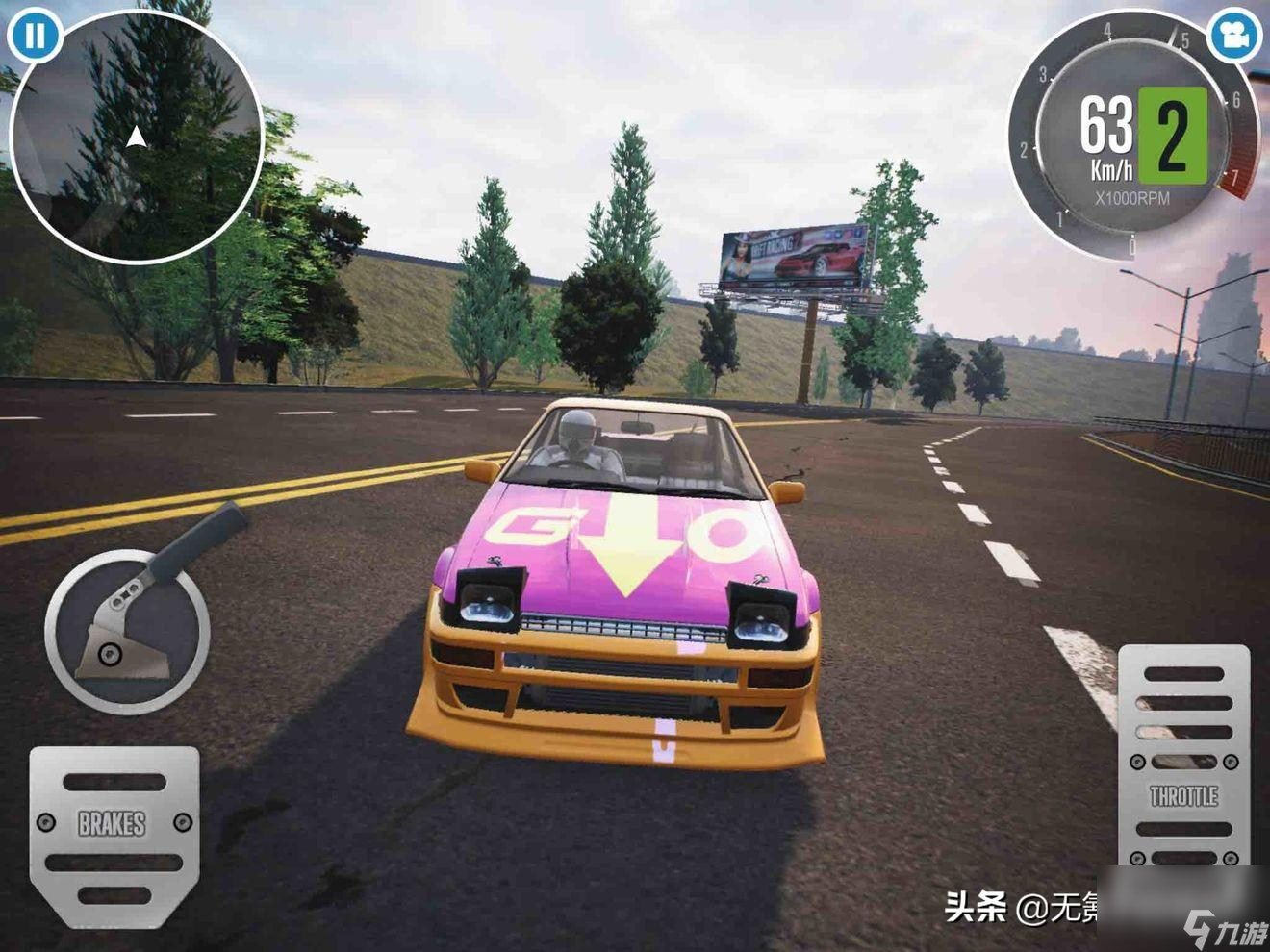Tap the X1000RPM label on the gauge
1270x952 pixels.
pos(1130,197)
